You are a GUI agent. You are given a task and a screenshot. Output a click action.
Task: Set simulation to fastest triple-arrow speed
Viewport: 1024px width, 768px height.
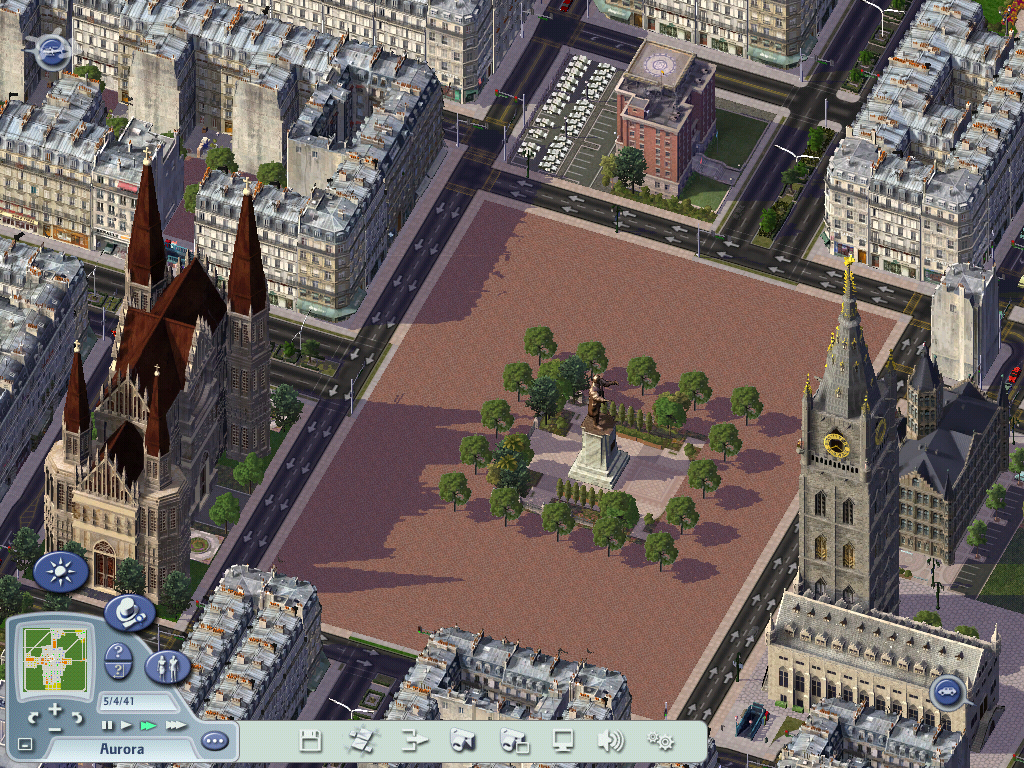point(175,725)
